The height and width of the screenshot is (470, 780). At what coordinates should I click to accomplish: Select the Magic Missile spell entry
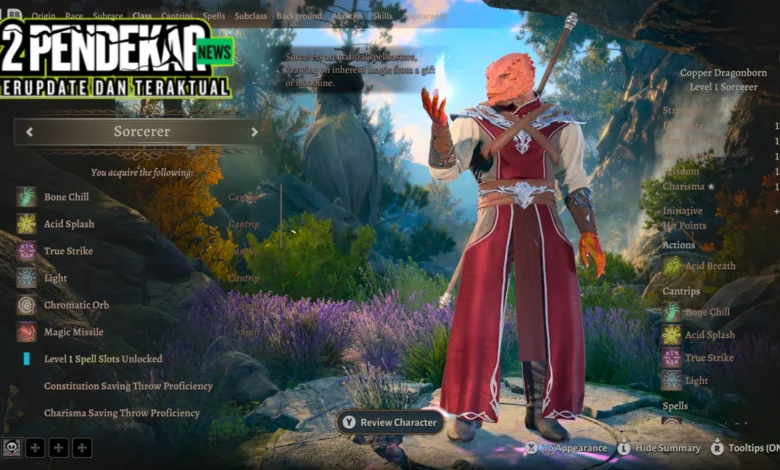[x=73, y=332]
